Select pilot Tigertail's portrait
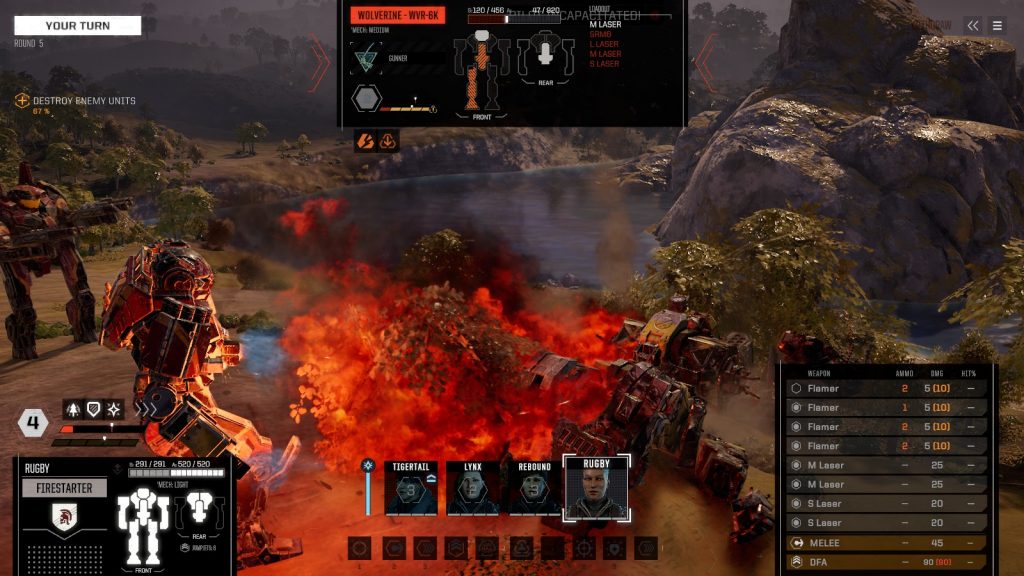Viewport: 1024px width, 576px height. tap(411, 489)
